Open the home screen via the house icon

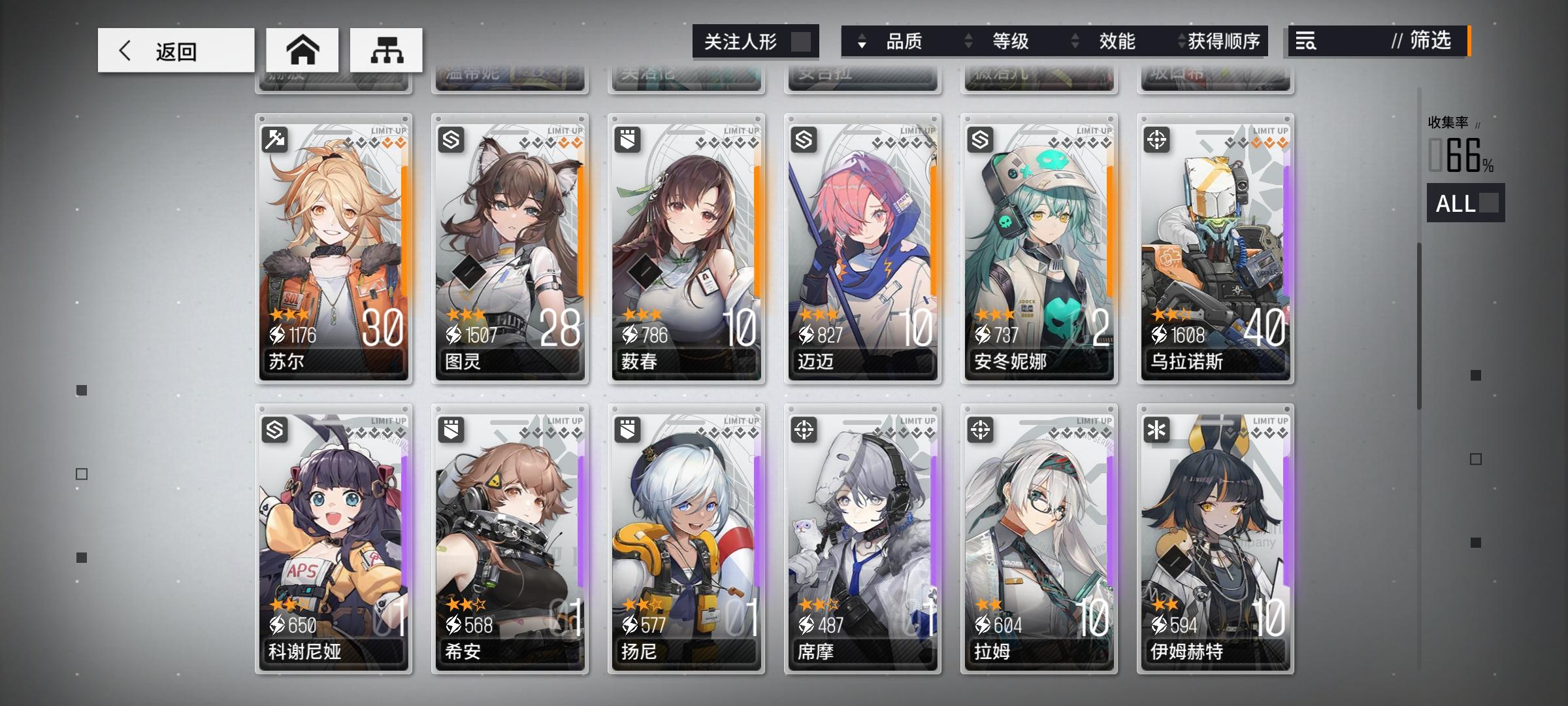[x=302, y=50]
